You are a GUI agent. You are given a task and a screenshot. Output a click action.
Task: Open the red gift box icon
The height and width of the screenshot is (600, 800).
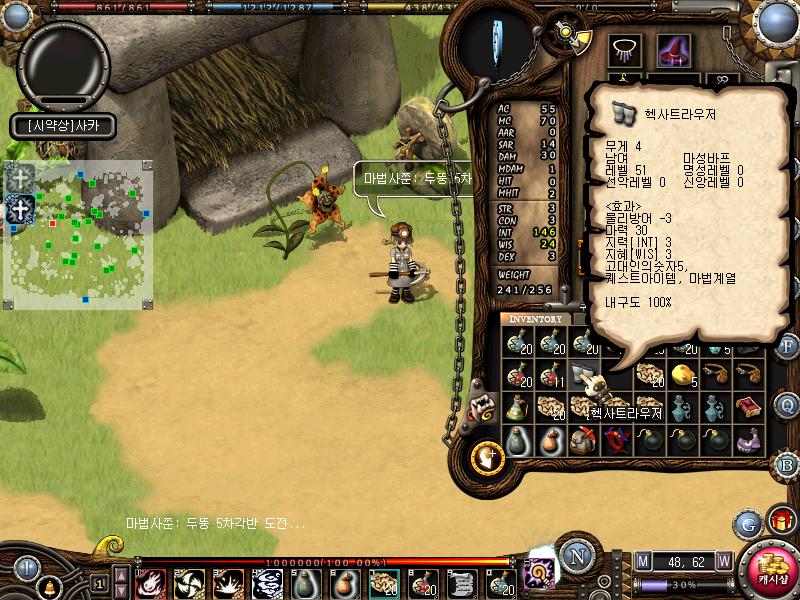coord(781,521)
